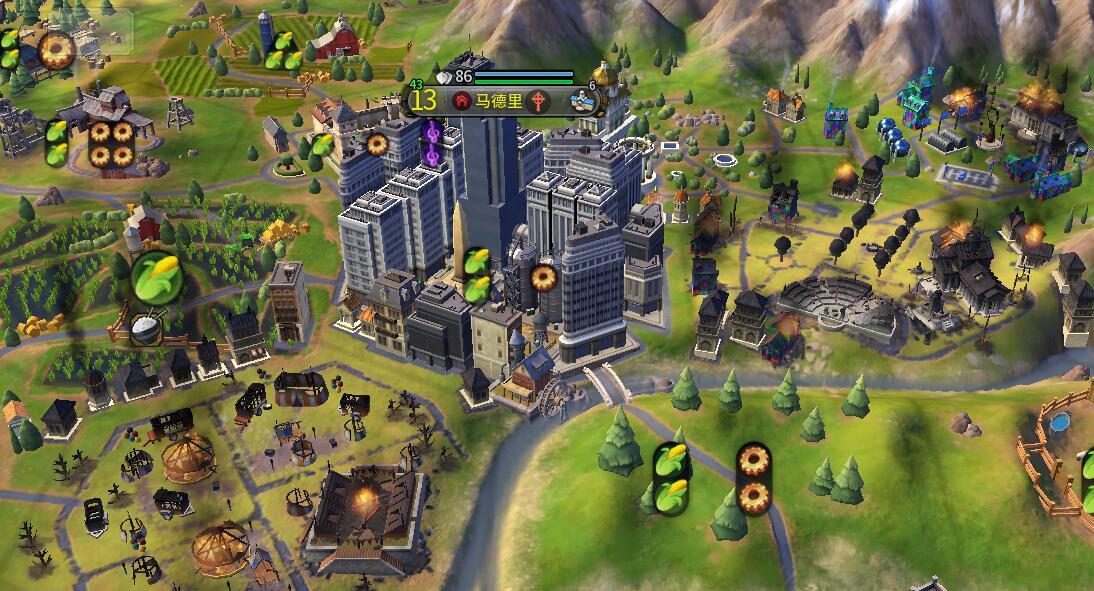Select the 马德里 city banner name
This screenshot has width=1094, height=591.
click(500, 101)
